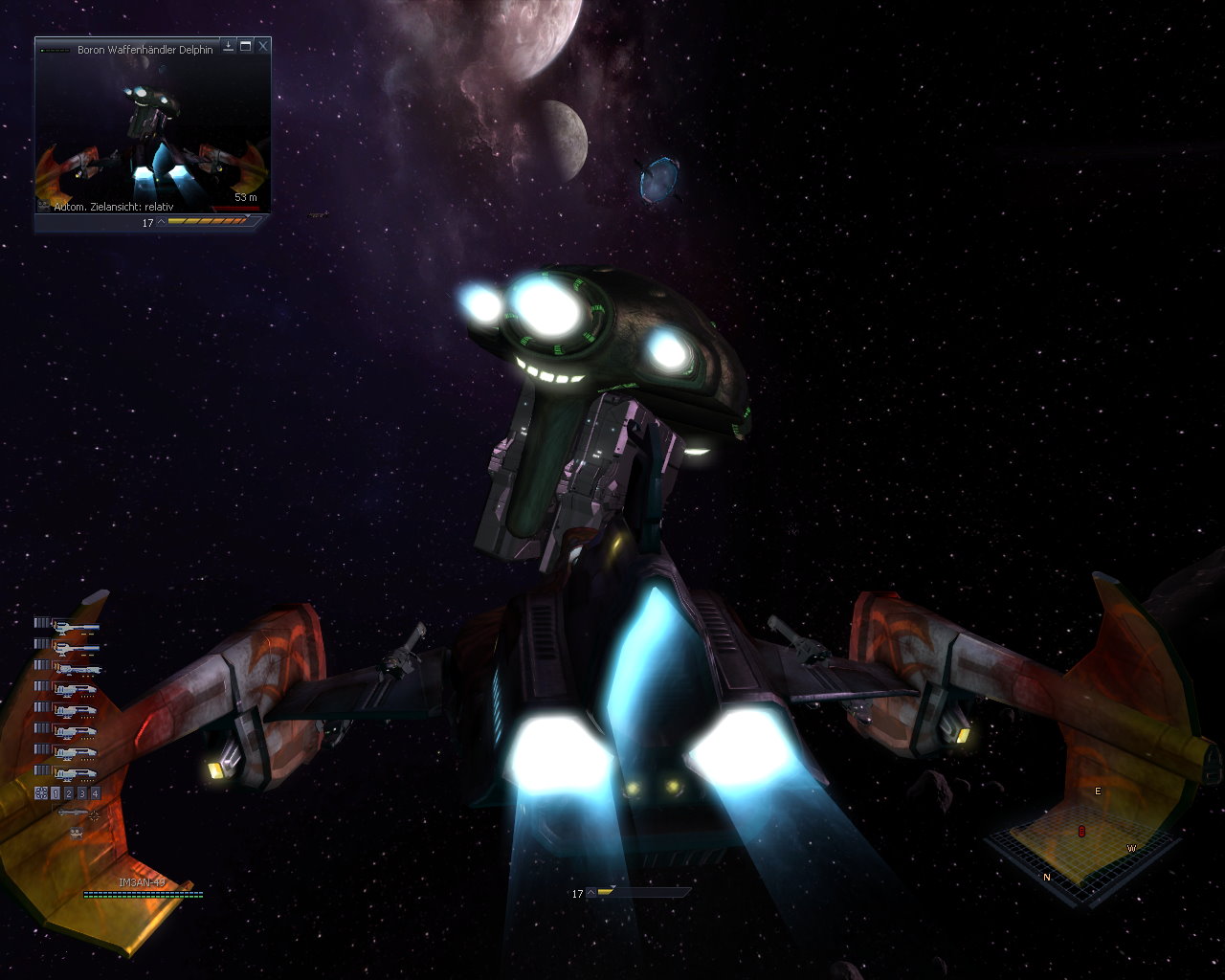
Task: Minimize the target monitor with the download-arrow button
Action: point(229,46)
